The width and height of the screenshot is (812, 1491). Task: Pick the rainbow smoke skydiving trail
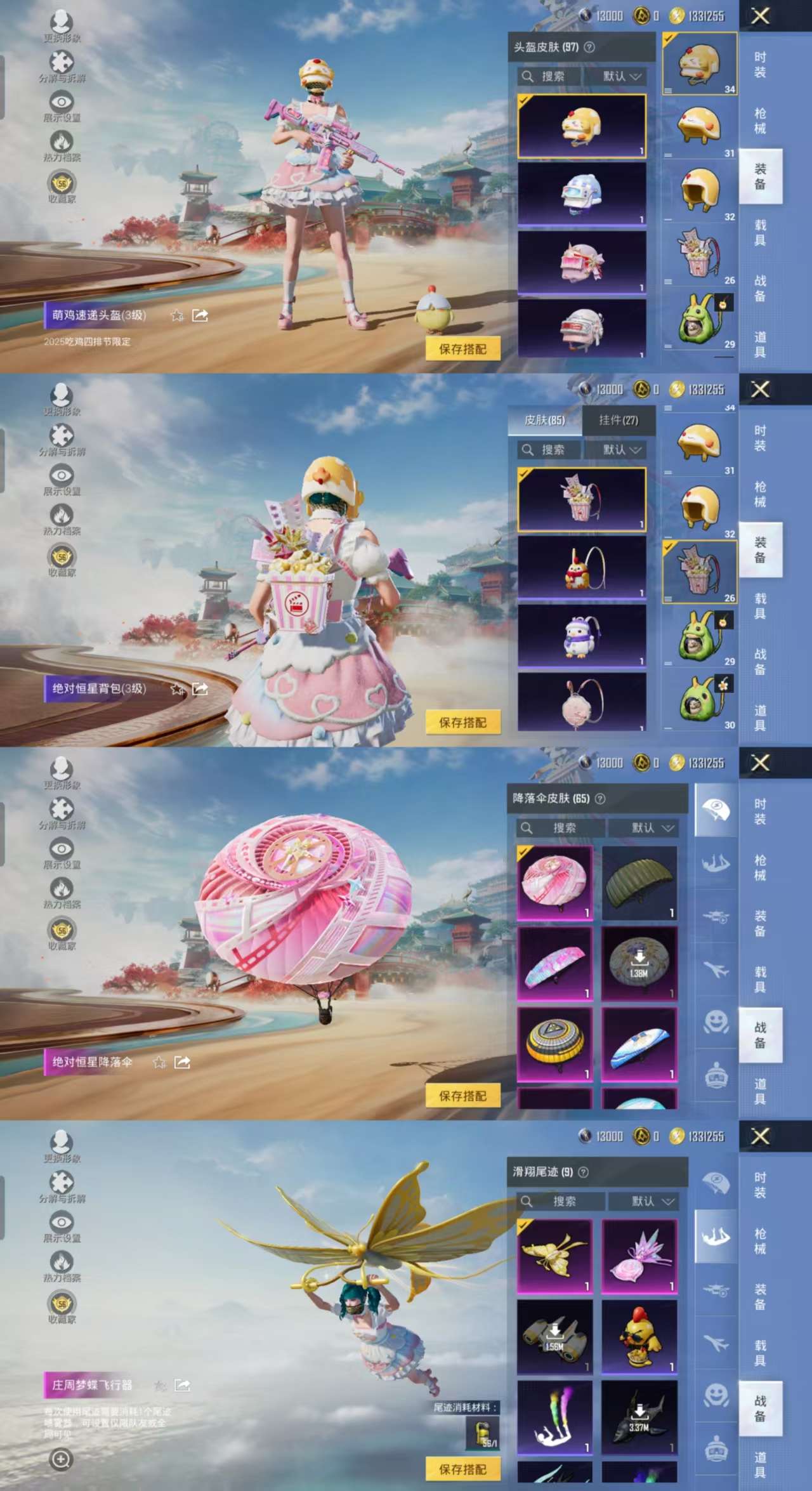click(554, 1417)
